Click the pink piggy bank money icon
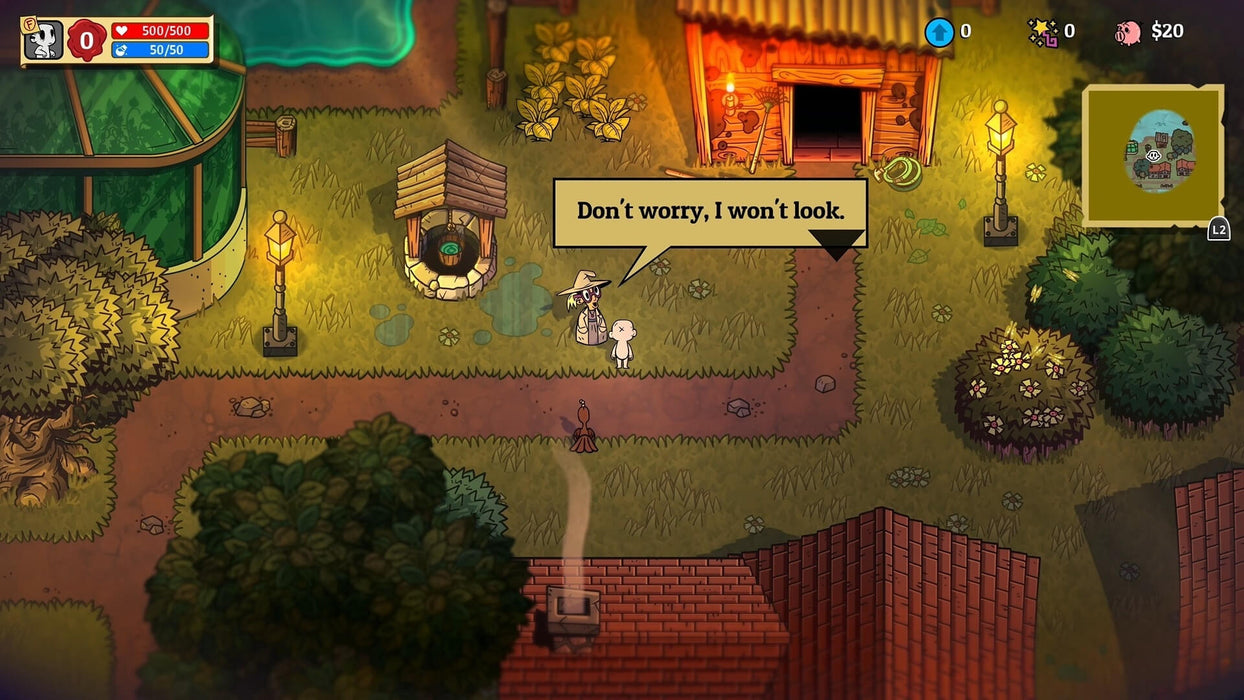The image size is (1244, 700). tap(1127, 32)
